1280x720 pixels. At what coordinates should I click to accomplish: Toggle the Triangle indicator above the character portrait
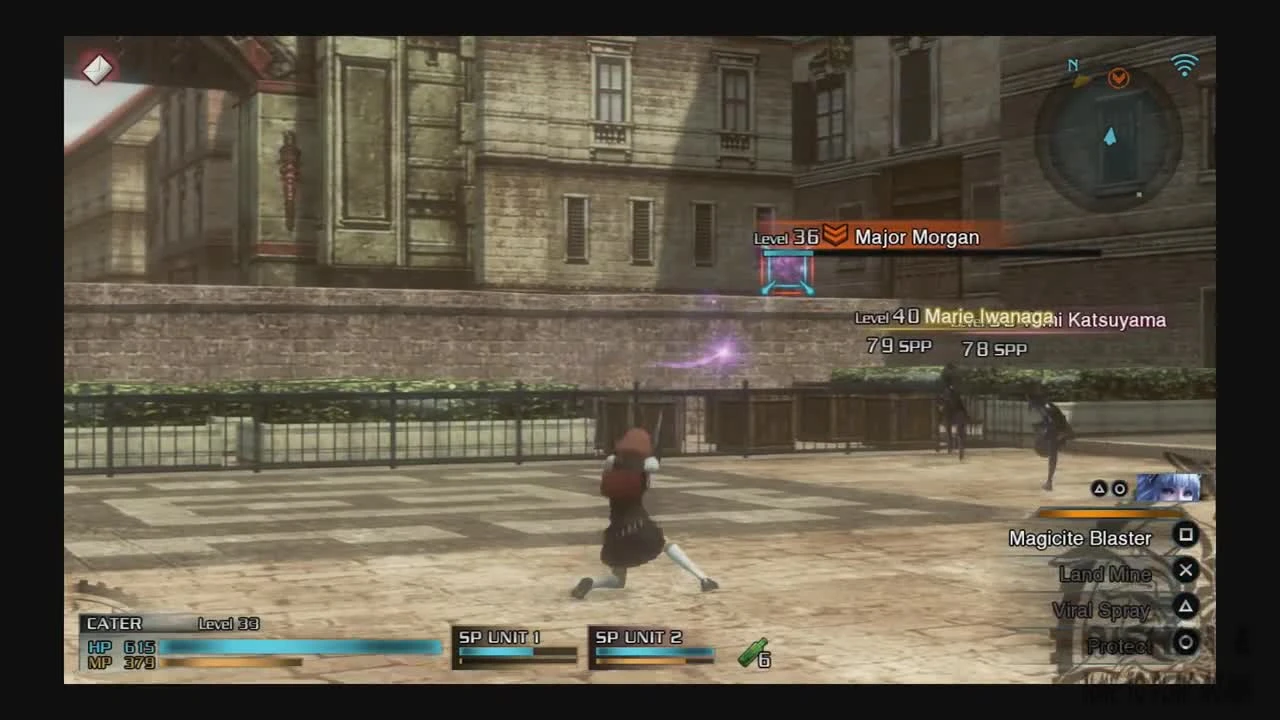click(1101, 488)
